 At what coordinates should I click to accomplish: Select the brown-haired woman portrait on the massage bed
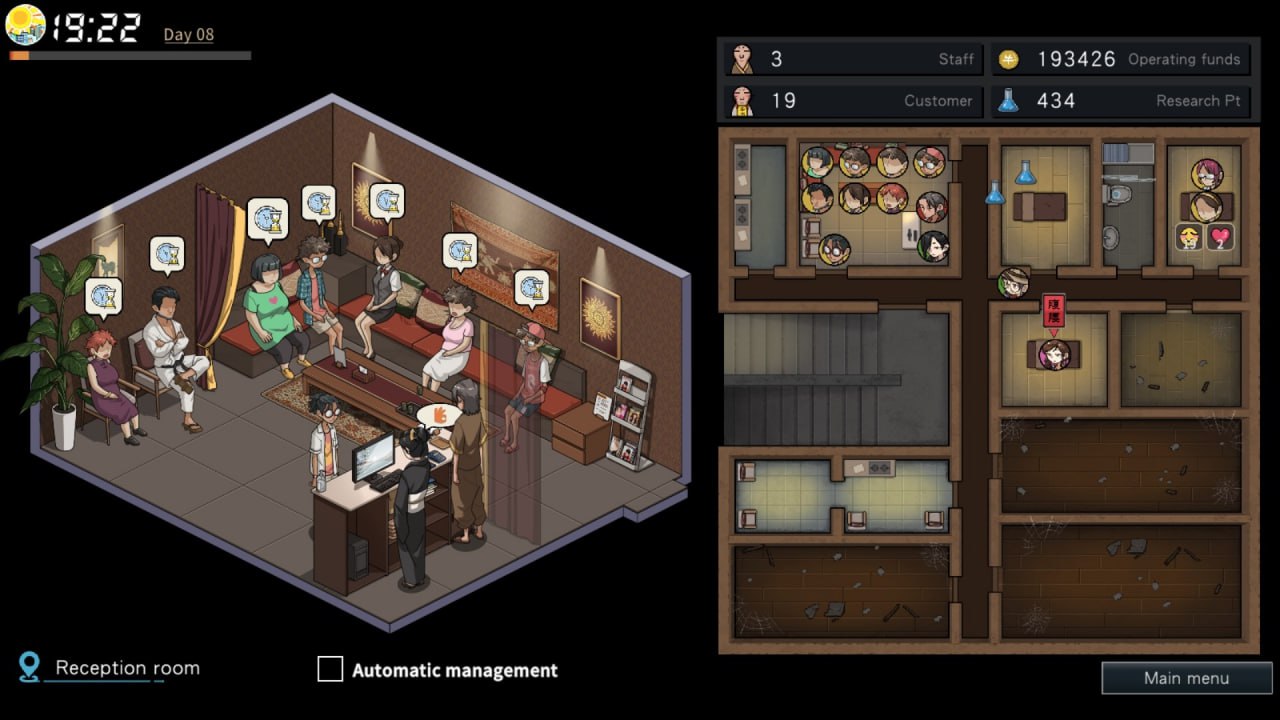1053,354
